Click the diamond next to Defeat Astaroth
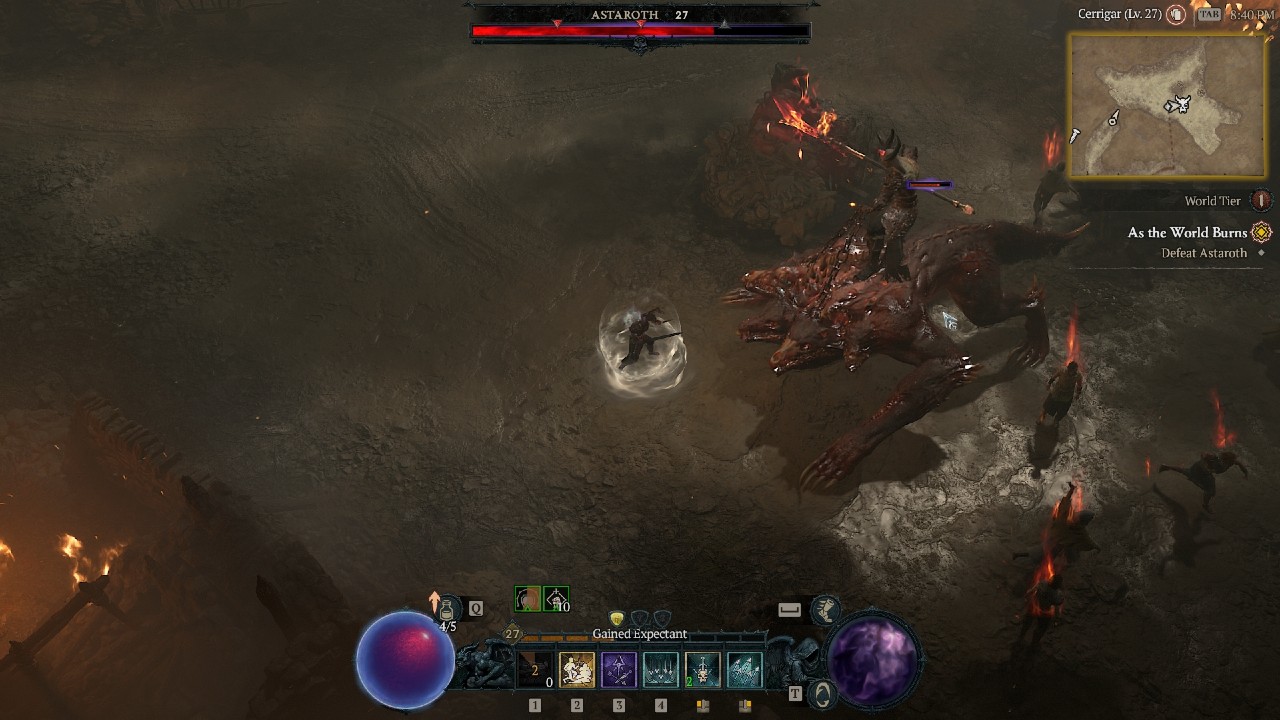Image resolution: width=1280 pixels, height=720 pixels. 1262,252
